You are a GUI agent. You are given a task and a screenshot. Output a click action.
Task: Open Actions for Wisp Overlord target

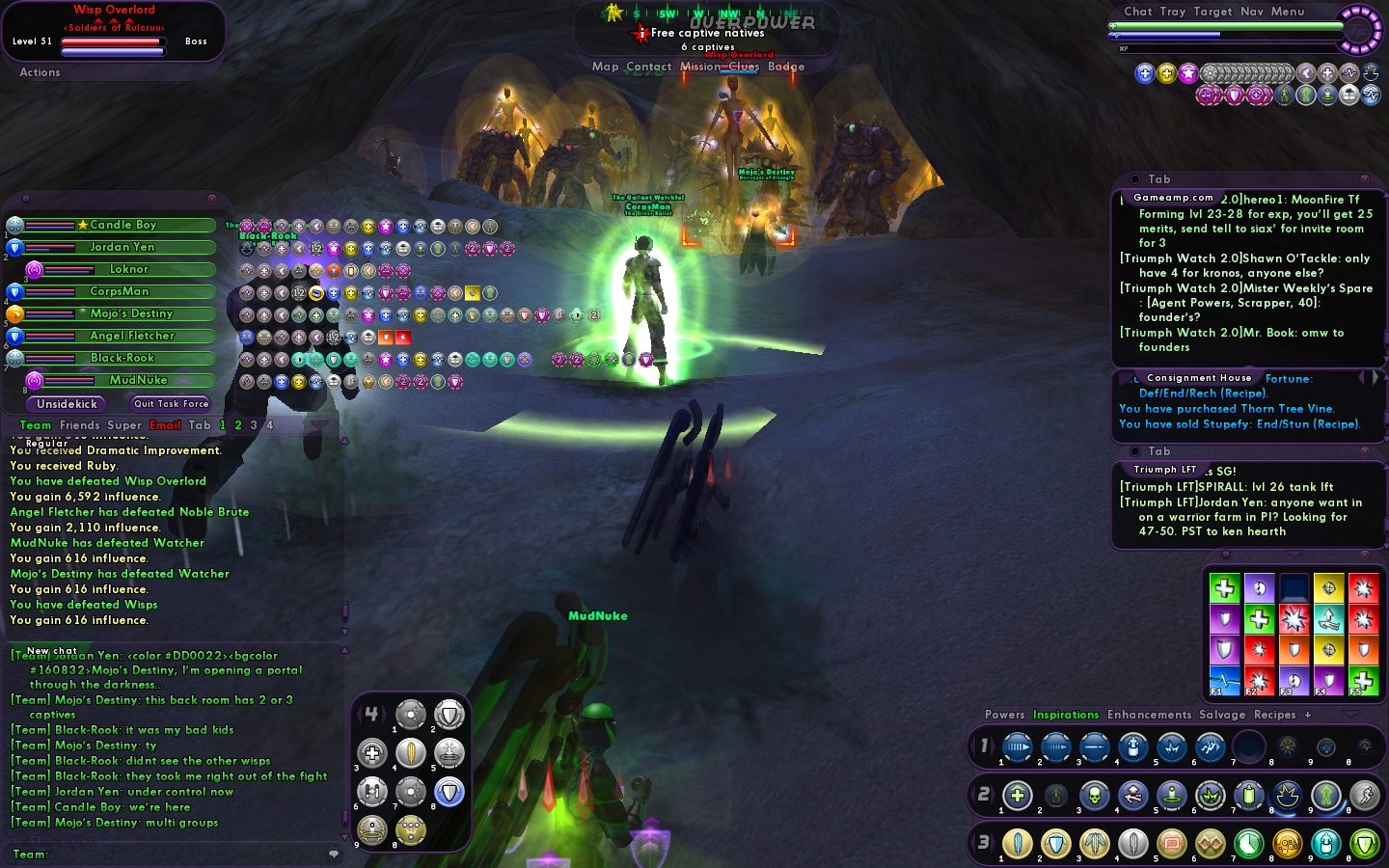(40, 72)
